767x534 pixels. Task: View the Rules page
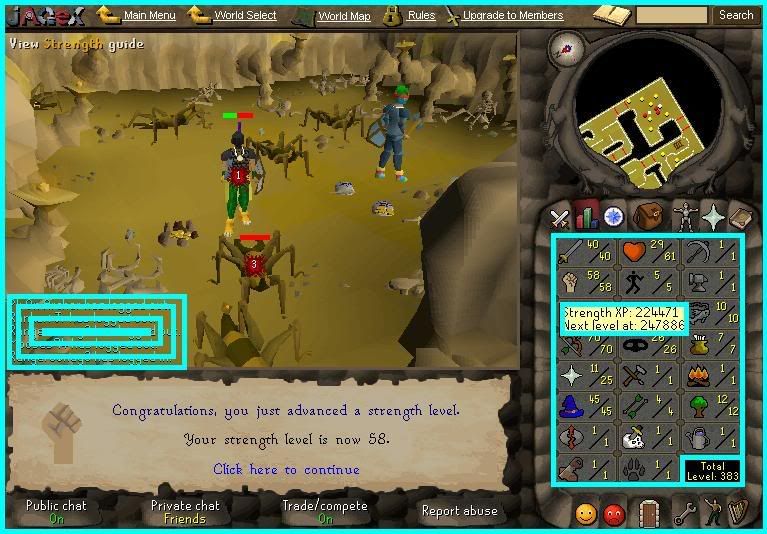point(421,15)
